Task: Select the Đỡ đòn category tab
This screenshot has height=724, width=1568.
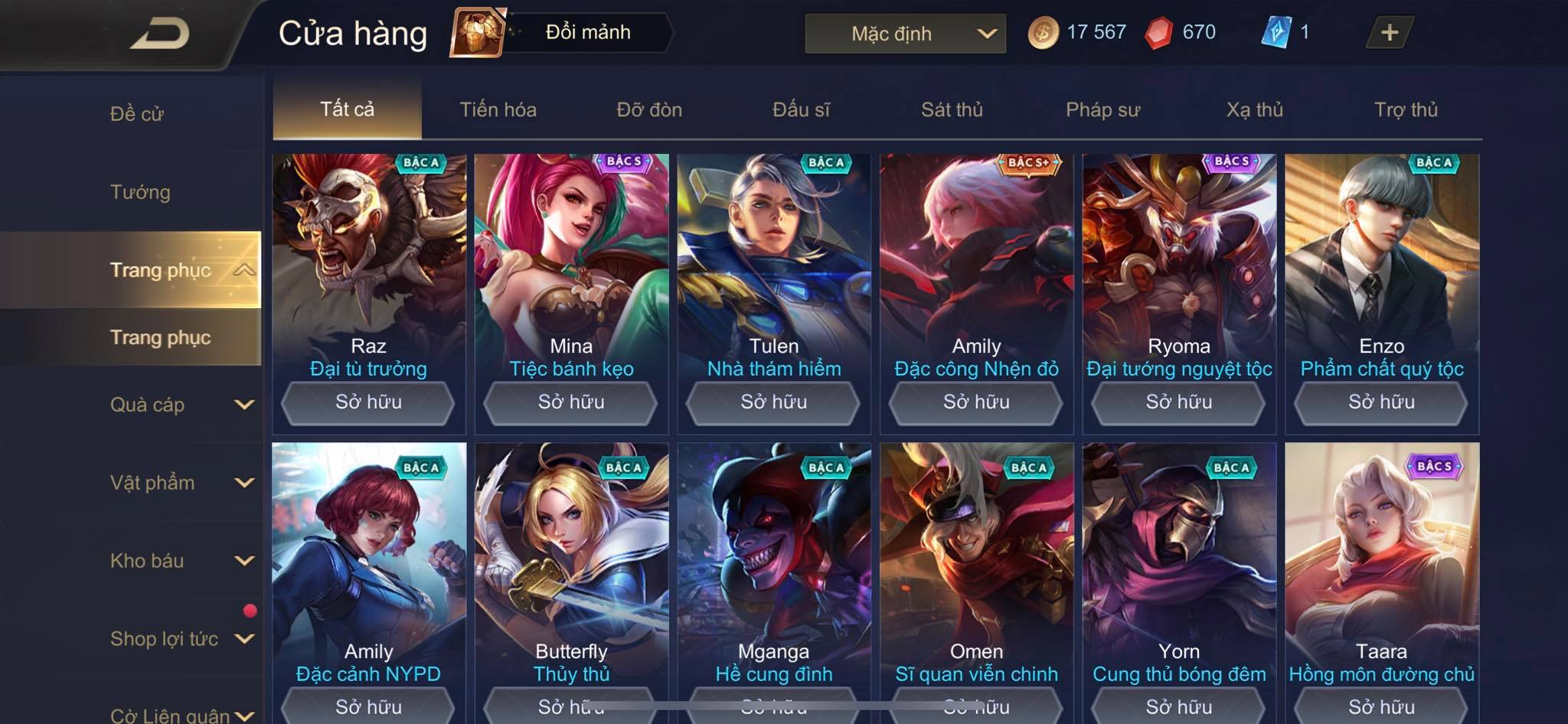Action: [649, 110]
